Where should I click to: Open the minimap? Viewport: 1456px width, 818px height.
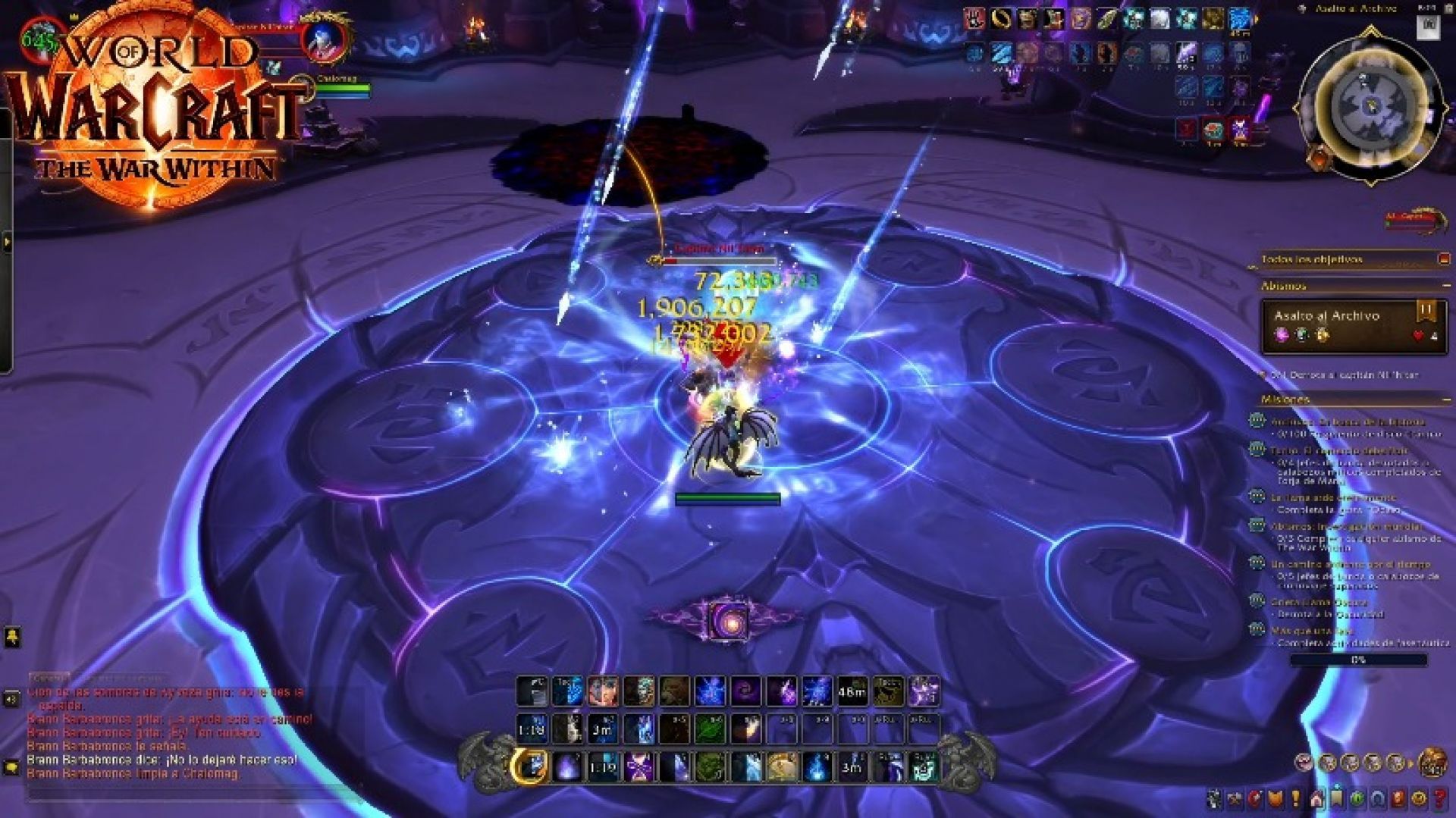pos(1370,106)
